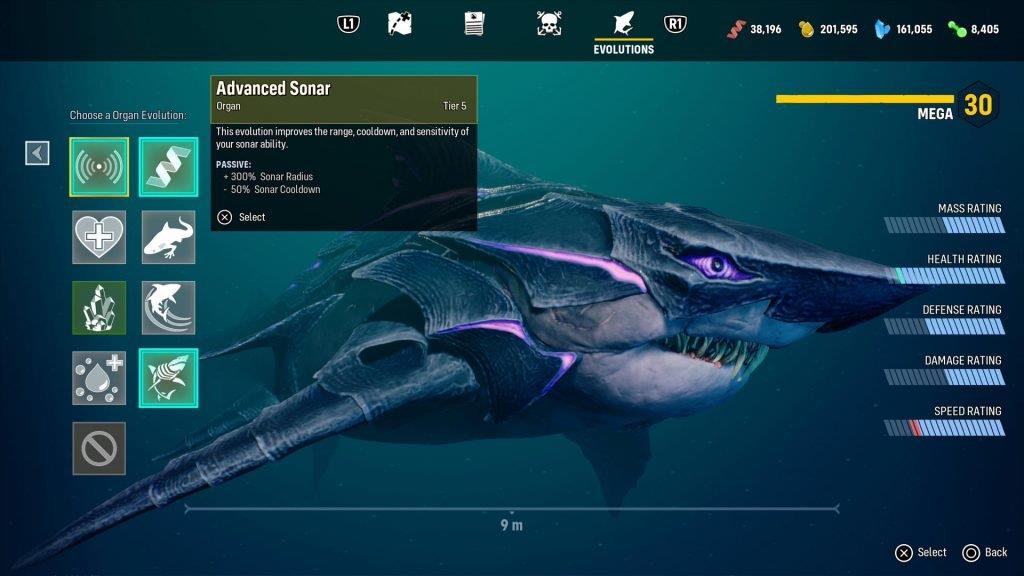1024x576 pixels.
Task: Select the crystal cluster organ evolution
Action: [x=99, y=307]
